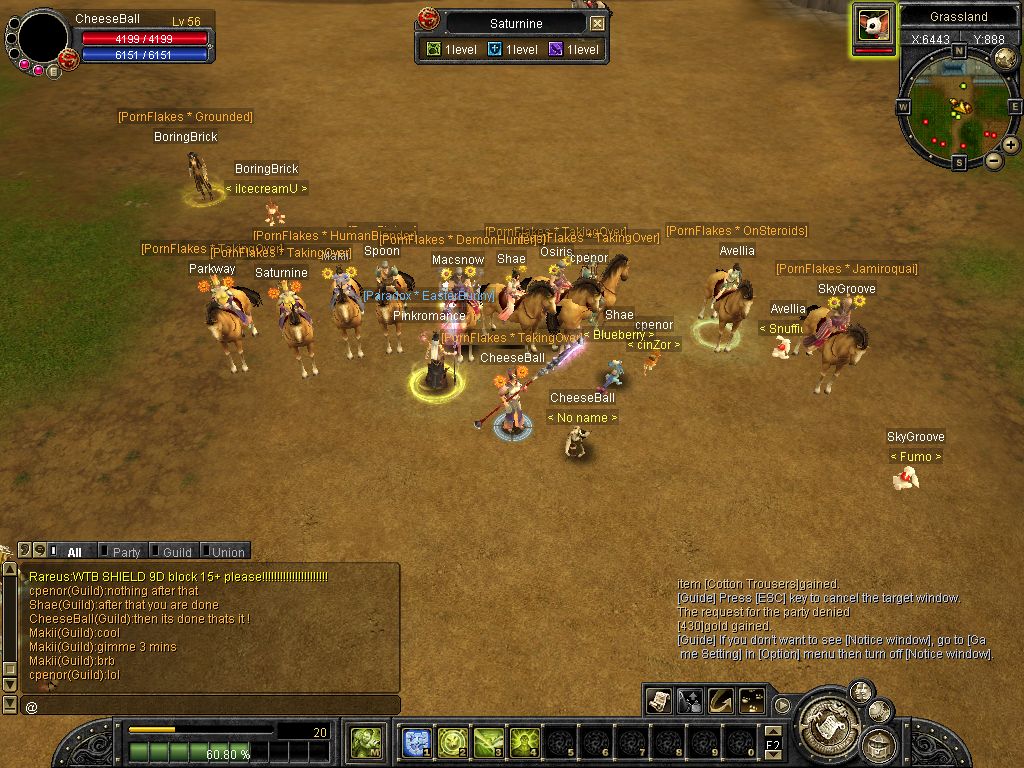Select the pet portrait icon
Image resolution: width=1024 pixels, height=768 pixels.
pos(873,24)
